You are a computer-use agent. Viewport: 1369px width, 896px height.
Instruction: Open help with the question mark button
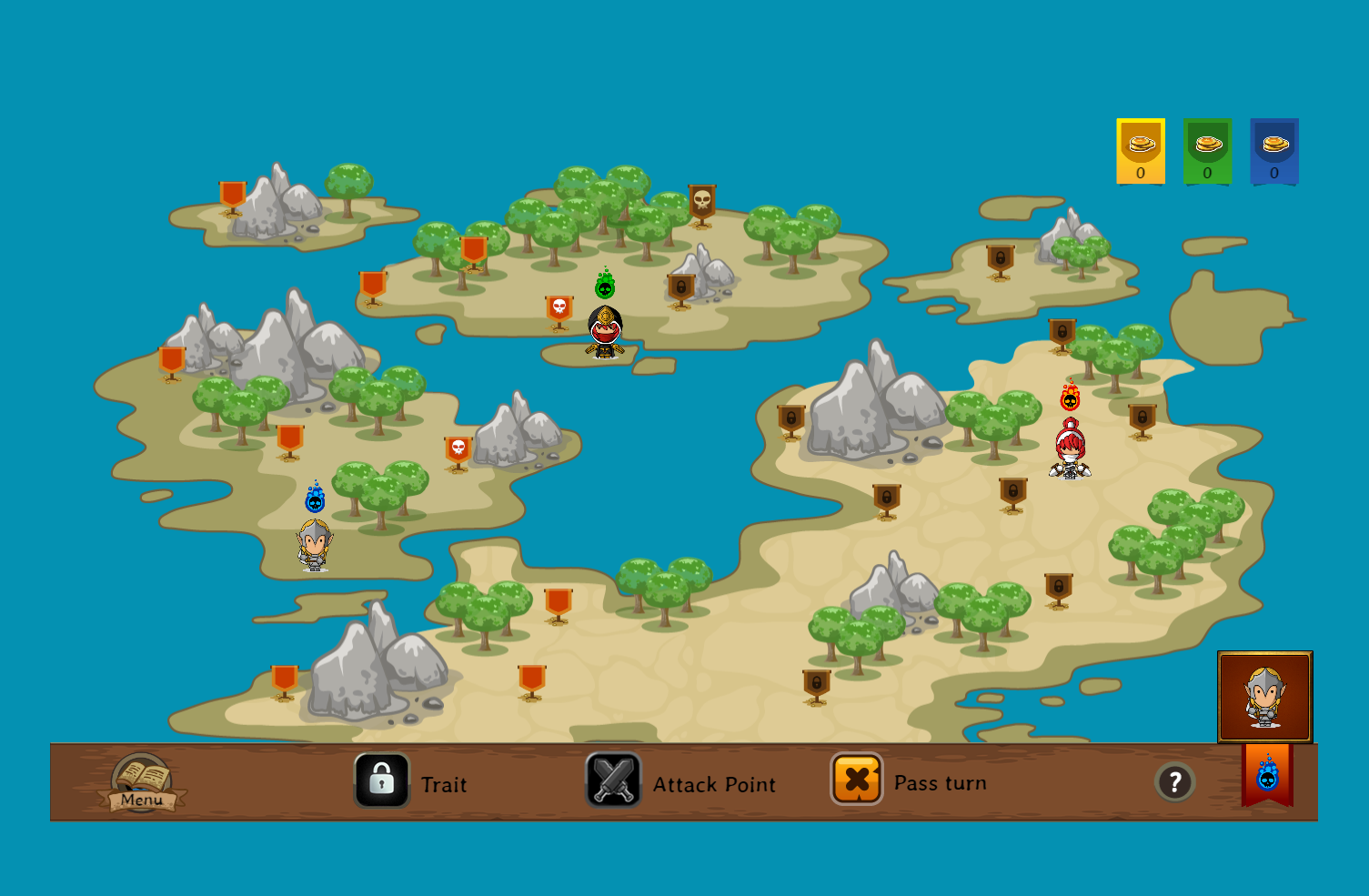(x=1174, y=781)
